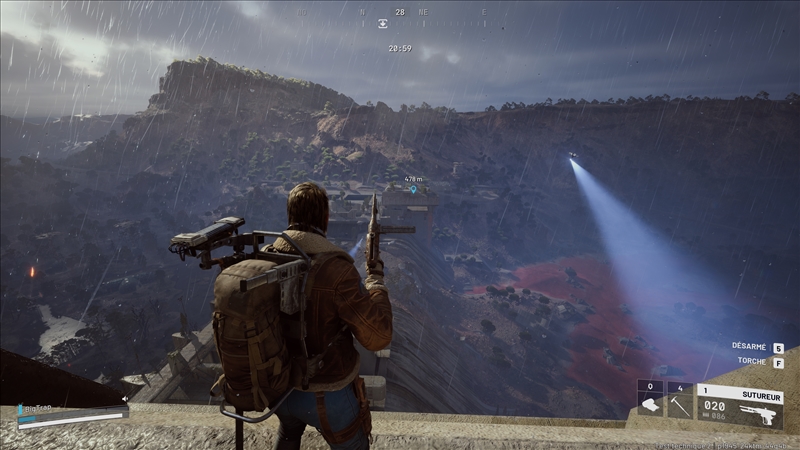Screen dimensions: 800x450
Task: Select the Sutureur pistol weapon slot
Action: click(740, 404)
